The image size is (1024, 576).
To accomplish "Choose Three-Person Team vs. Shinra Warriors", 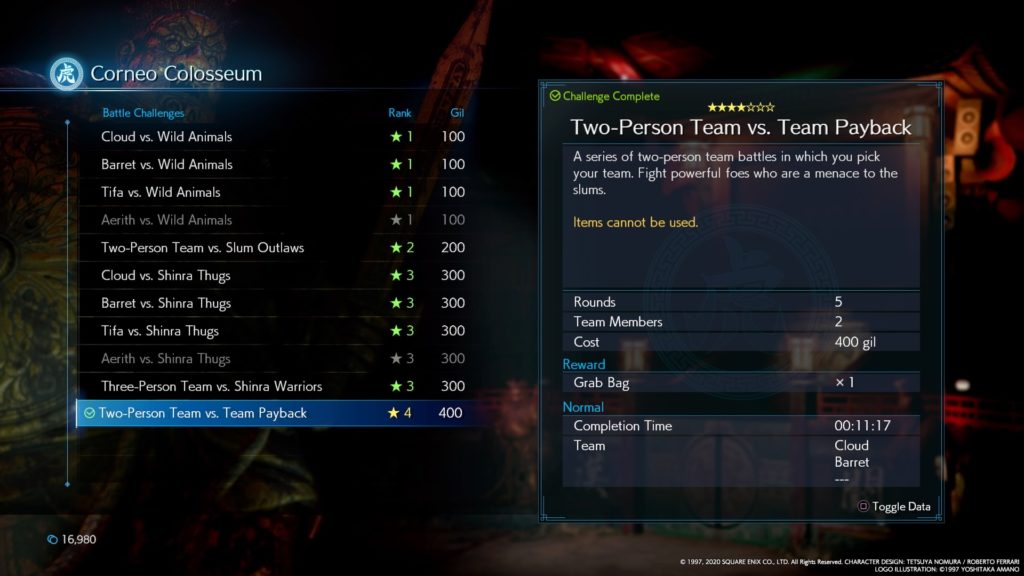I will coord(211,386).
